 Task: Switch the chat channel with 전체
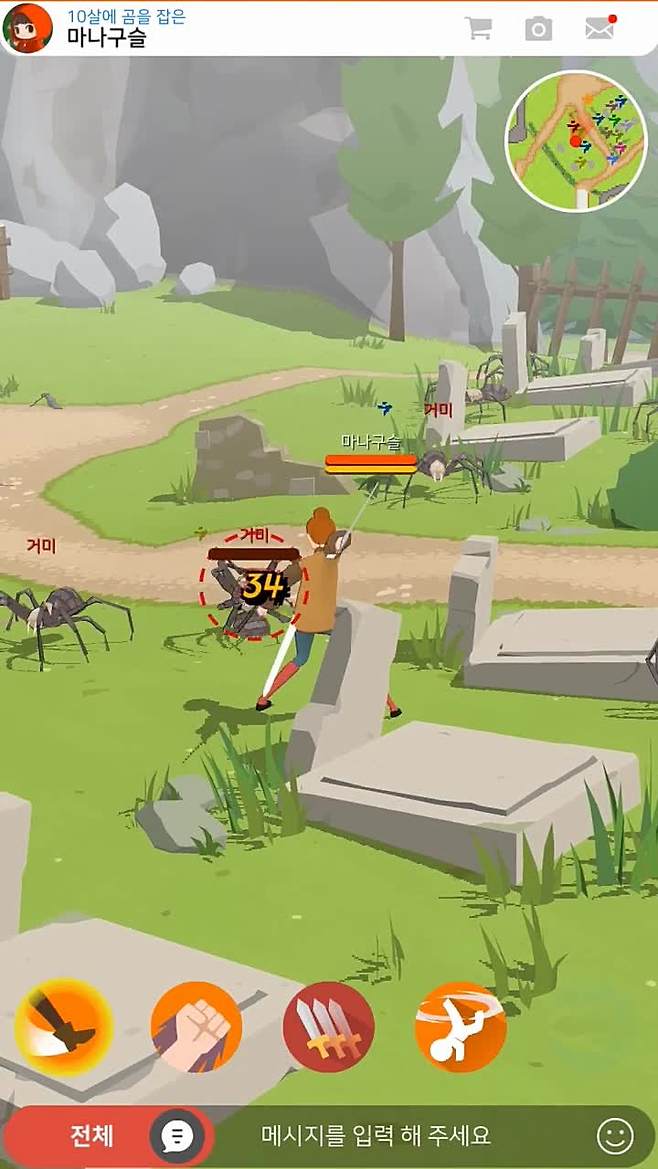pos(90,1136)
